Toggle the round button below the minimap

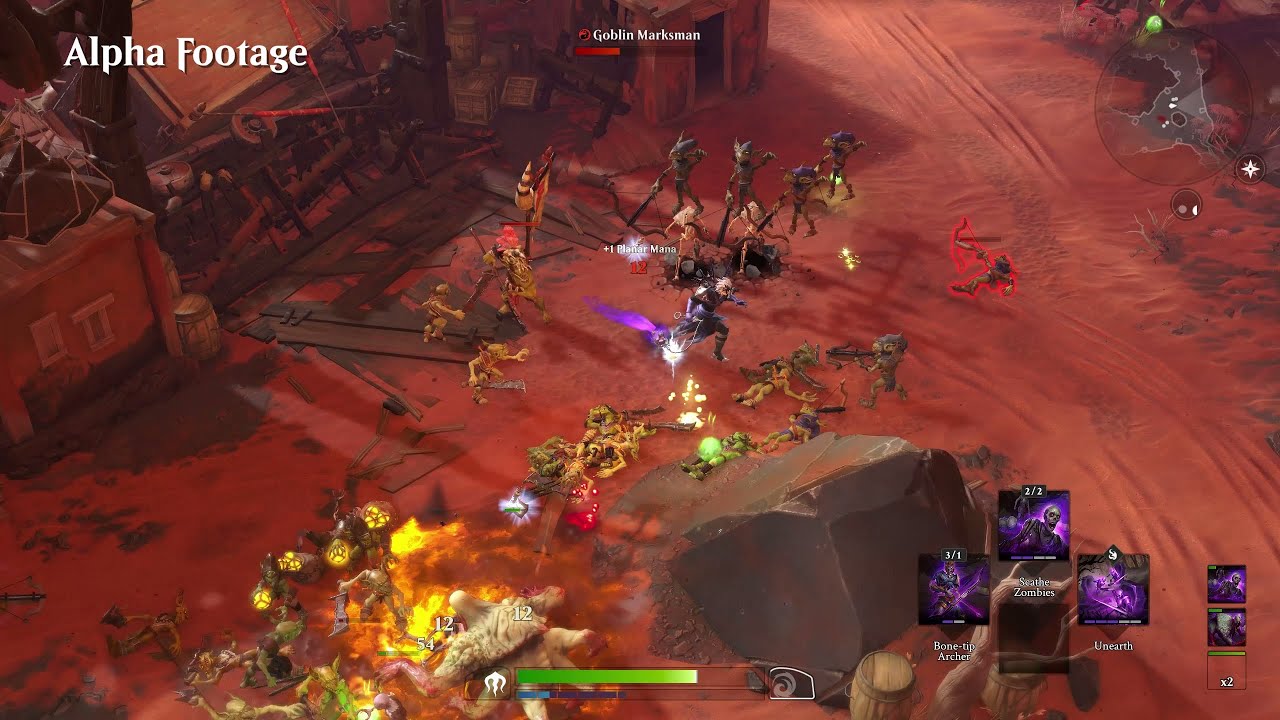(x=1185, y=207)
